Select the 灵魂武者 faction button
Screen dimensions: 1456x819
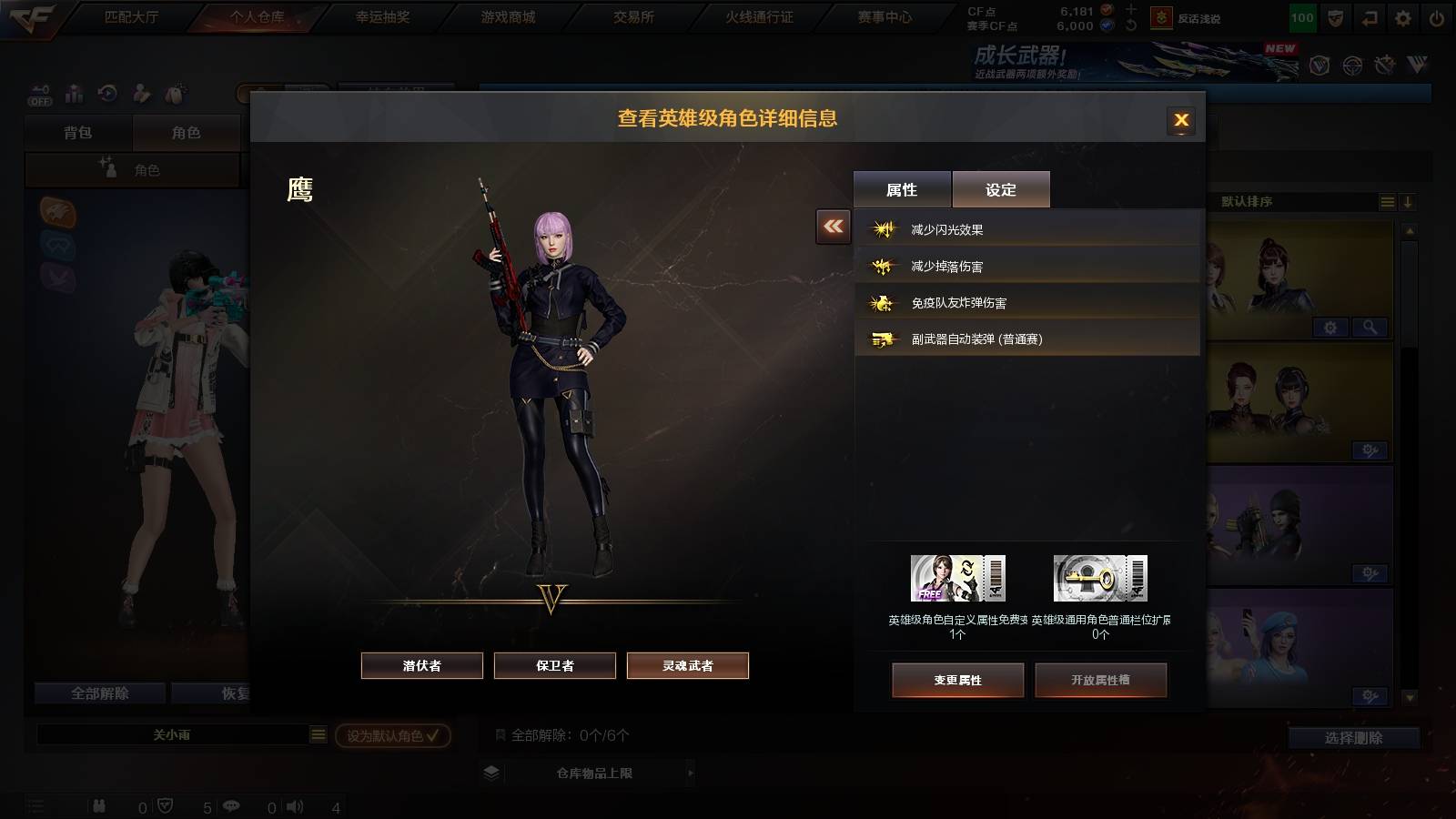click(x=687, y=665)
